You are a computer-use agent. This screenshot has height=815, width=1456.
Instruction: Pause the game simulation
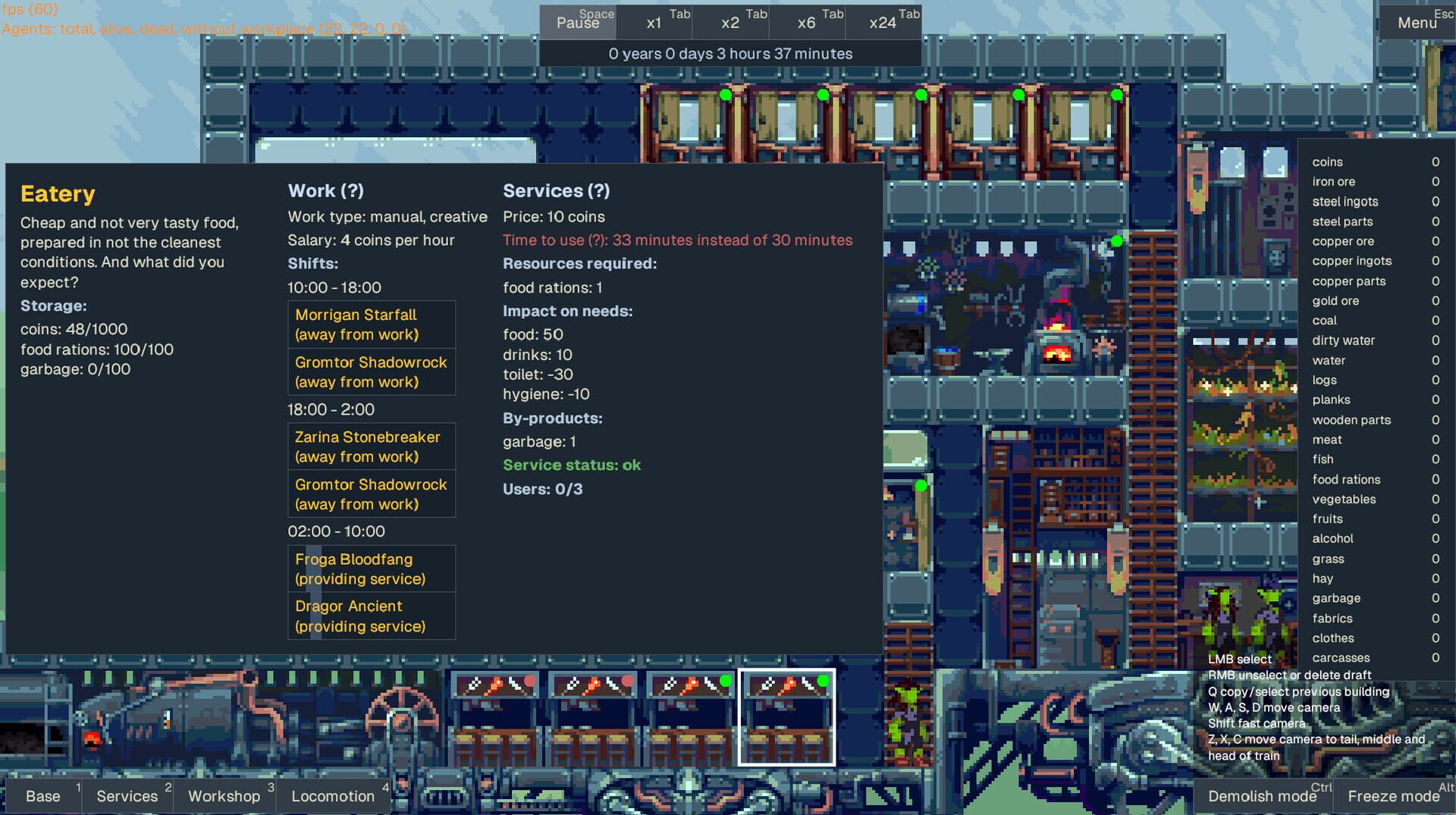[x=577, y=21]
